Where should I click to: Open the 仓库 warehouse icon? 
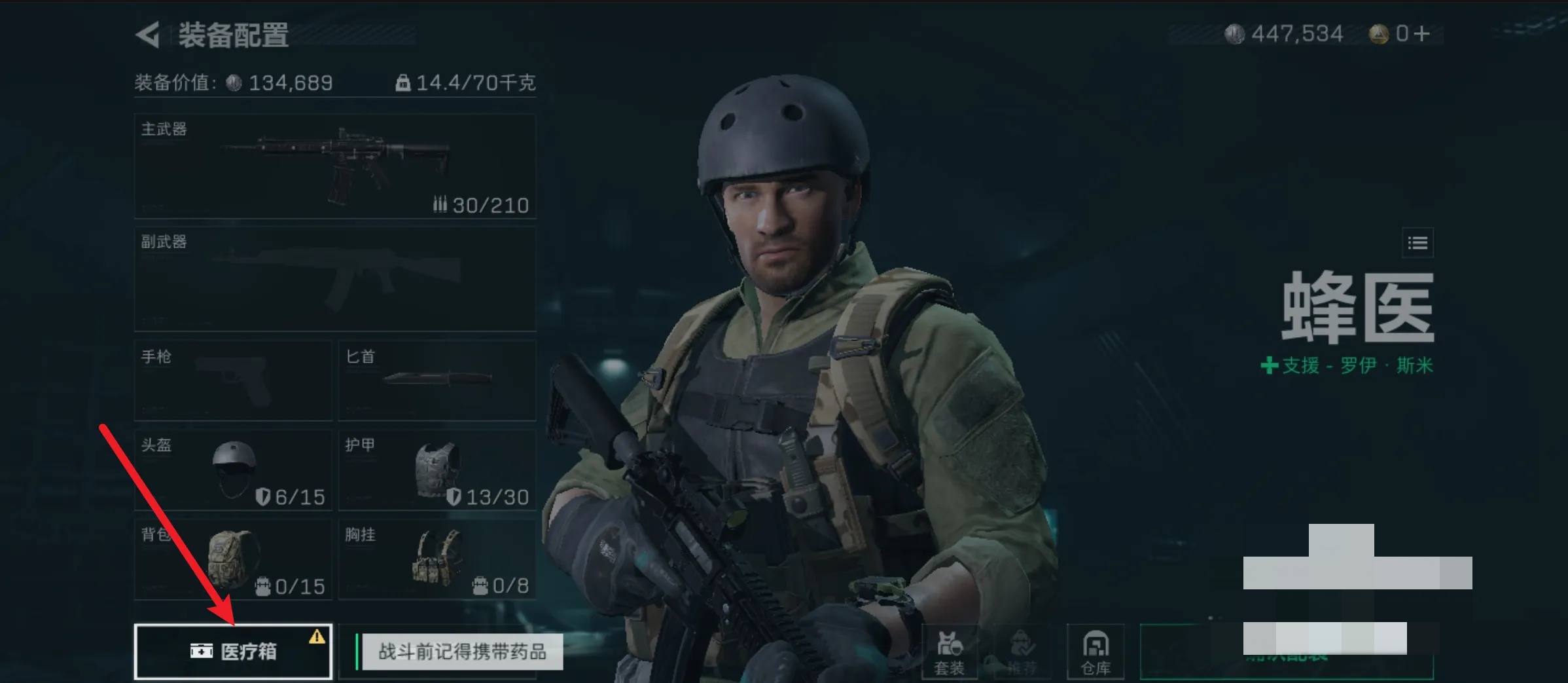(x=1096, y=652)
